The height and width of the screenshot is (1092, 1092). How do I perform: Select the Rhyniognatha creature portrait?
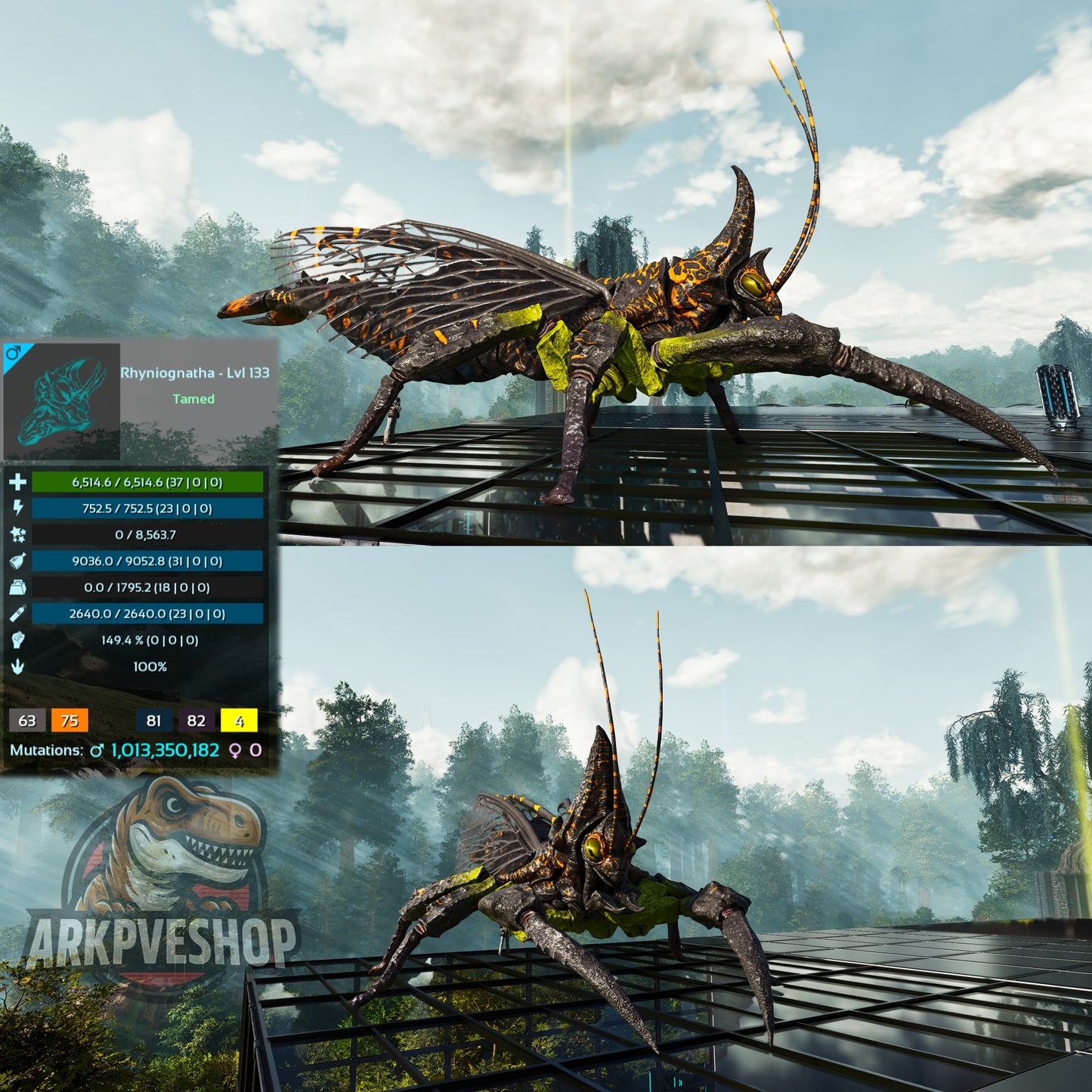coord(61,401)
